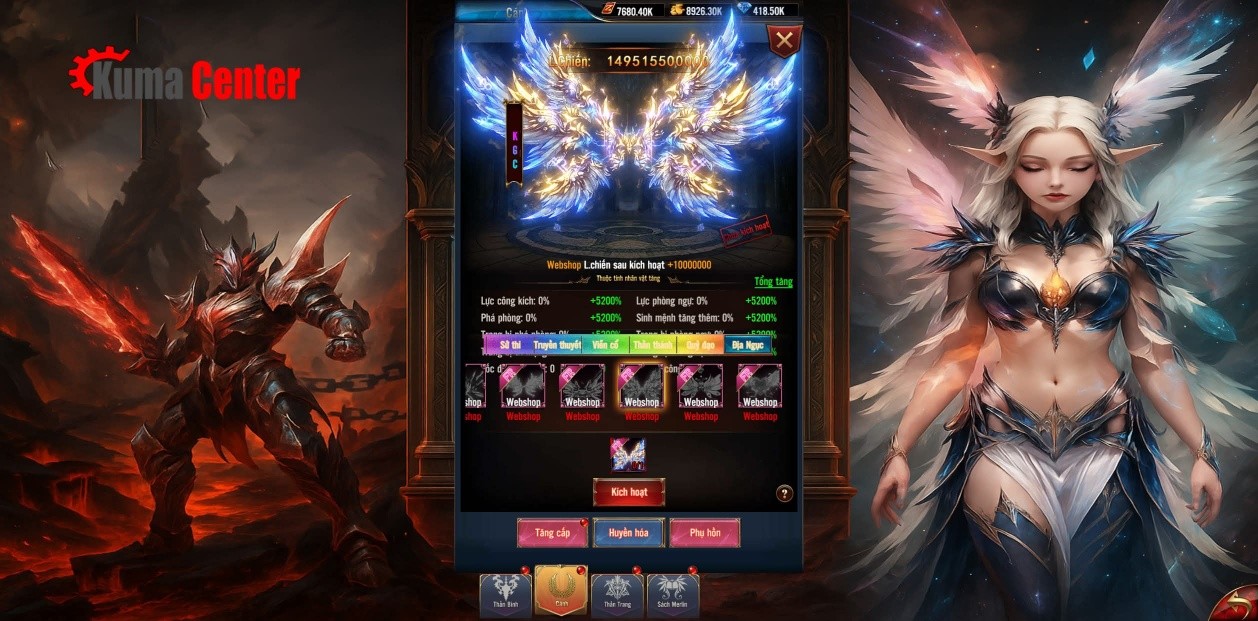The height and width of the screenshot is (621, 1258).
Task: Click the colorful wing material item icon
Action: [629, 454]
